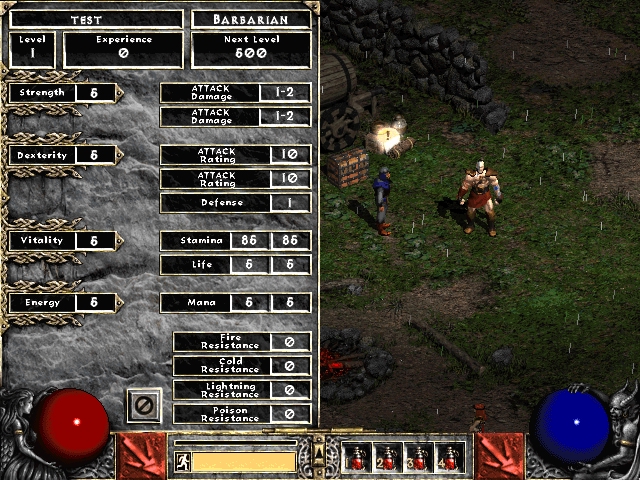The height and width of the screenshot is (480, 640).
Task: Use the potion in belt slot 1
Action: (357, 458)
